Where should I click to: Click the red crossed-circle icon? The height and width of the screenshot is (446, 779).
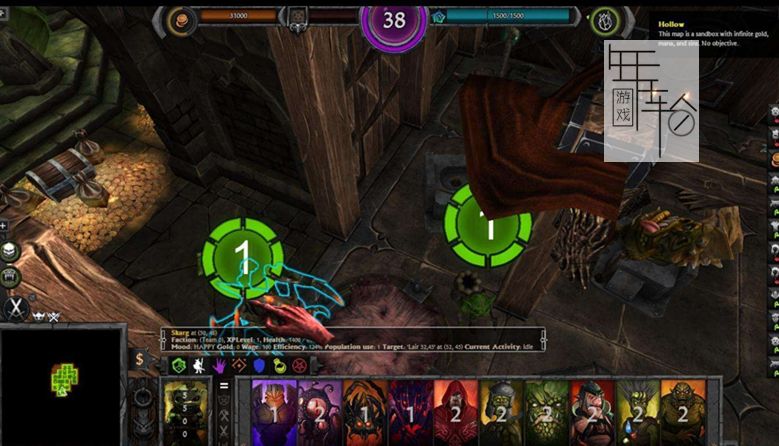[299, 366]
